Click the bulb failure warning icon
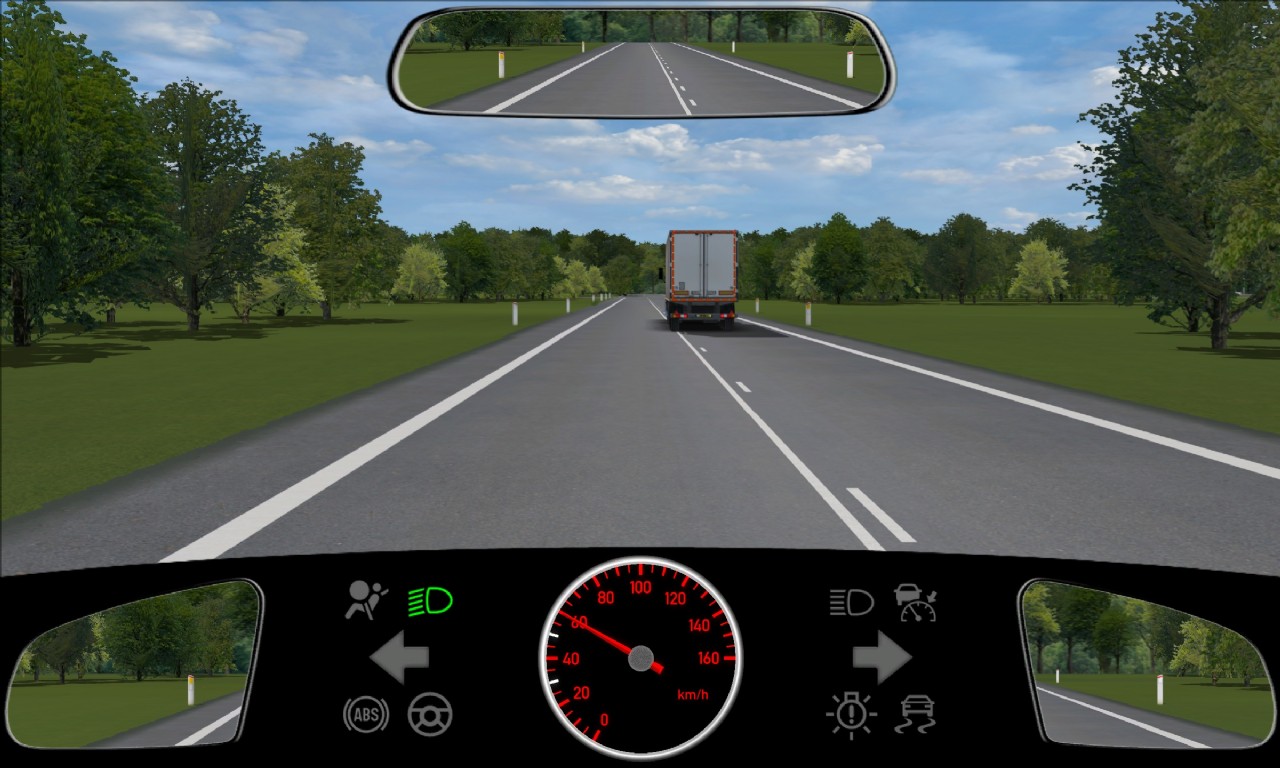Image resolution: width=1280 pixels, height=768 pixels. pyautogui.click(x=851, y=715)
